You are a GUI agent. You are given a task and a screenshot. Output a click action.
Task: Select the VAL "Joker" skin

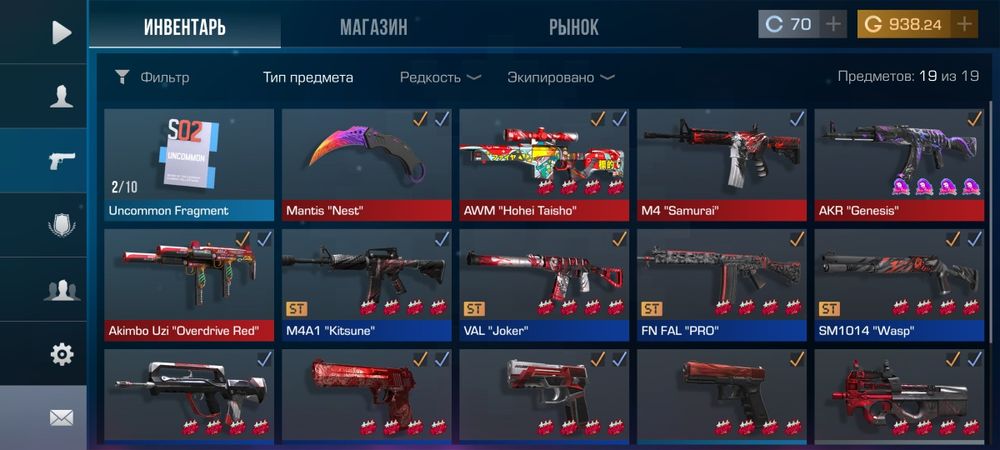click(544, 284)
